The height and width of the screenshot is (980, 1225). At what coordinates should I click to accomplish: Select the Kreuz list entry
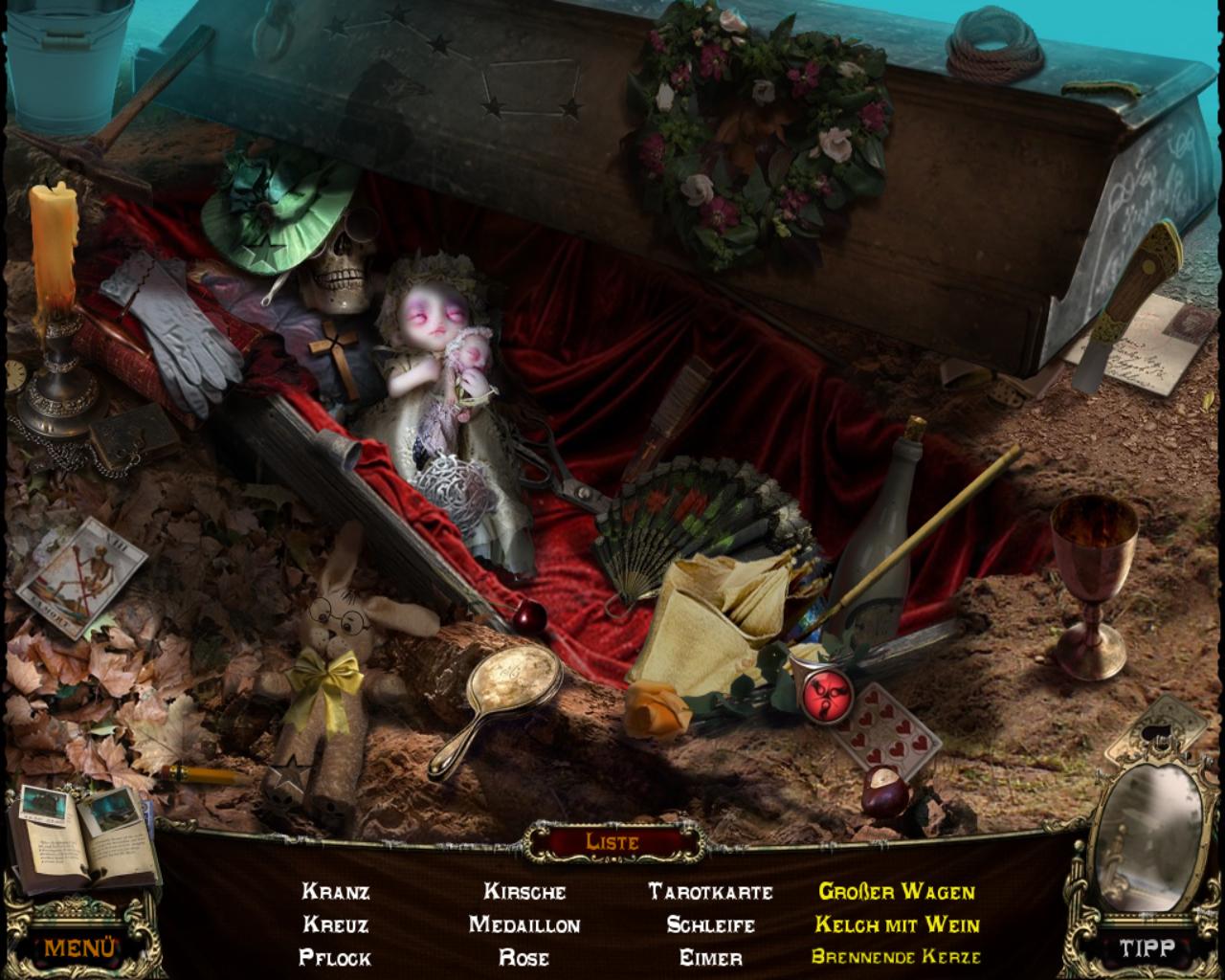click(x=336, y=924)
